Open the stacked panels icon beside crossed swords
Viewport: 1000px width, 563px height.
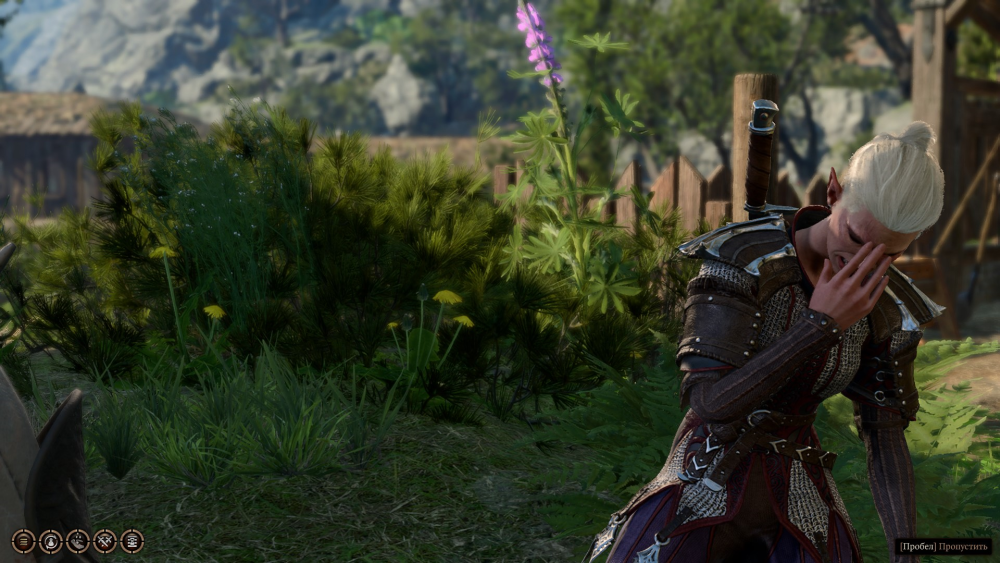[x=131, y=541]
